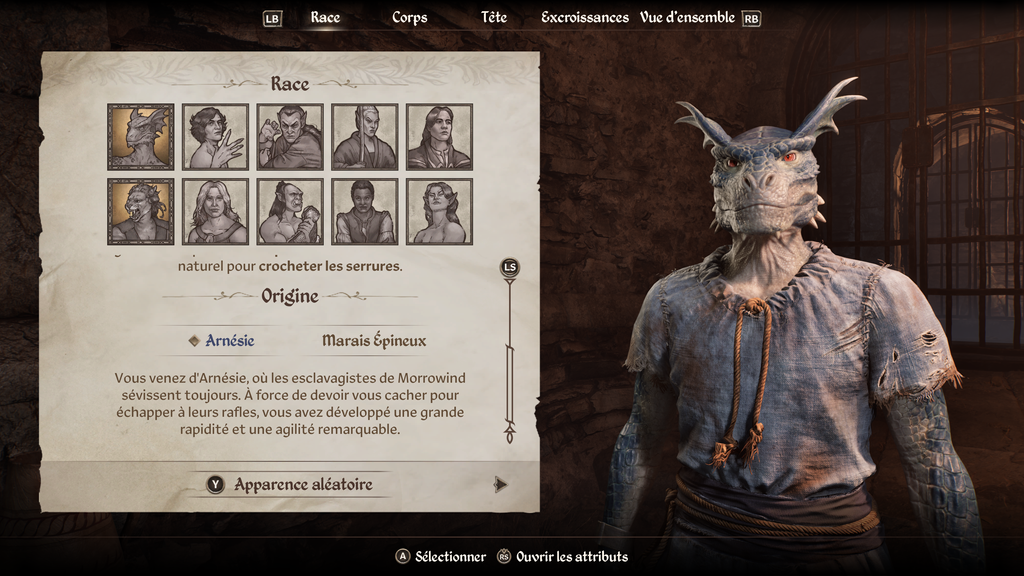Viewport: 1024px width, 576px height.
Task: Select the Arnésie origin
Action: pos(229,341)
